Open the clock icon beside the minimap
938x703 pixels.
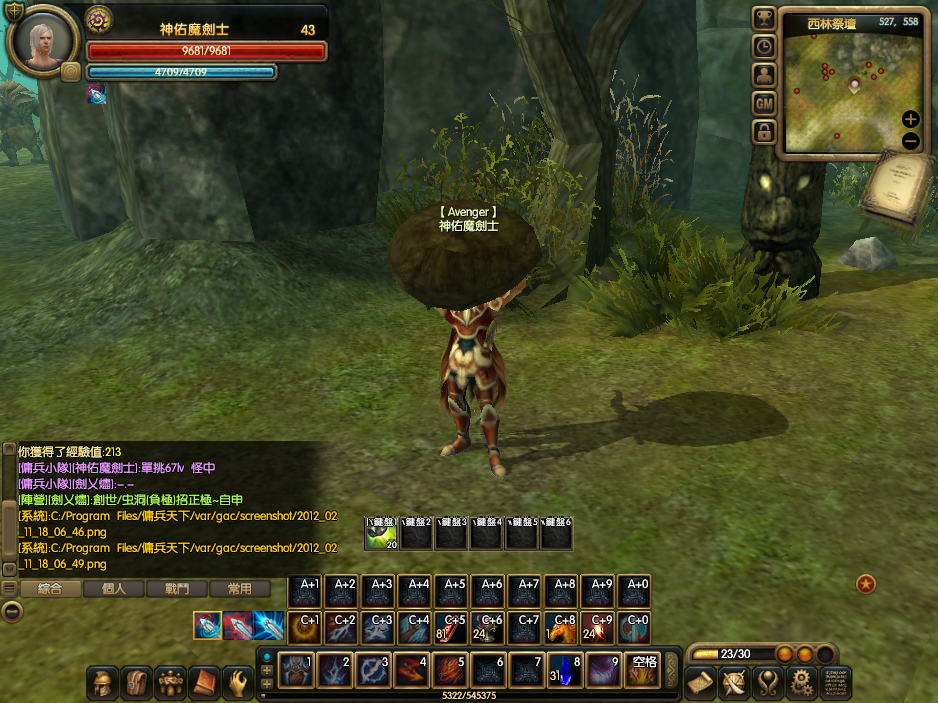[x=764, y=46]
